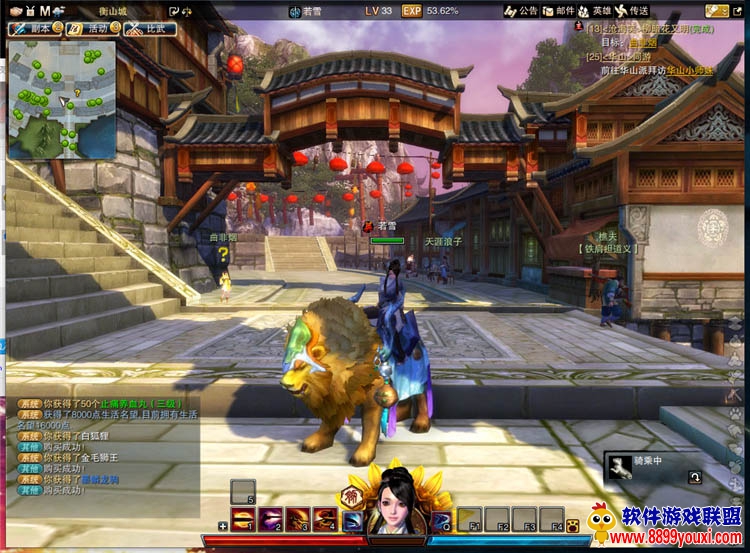This screenshot has height=553, width=750.
Task: Open the 公告 announcements
Action: (524, 10)
